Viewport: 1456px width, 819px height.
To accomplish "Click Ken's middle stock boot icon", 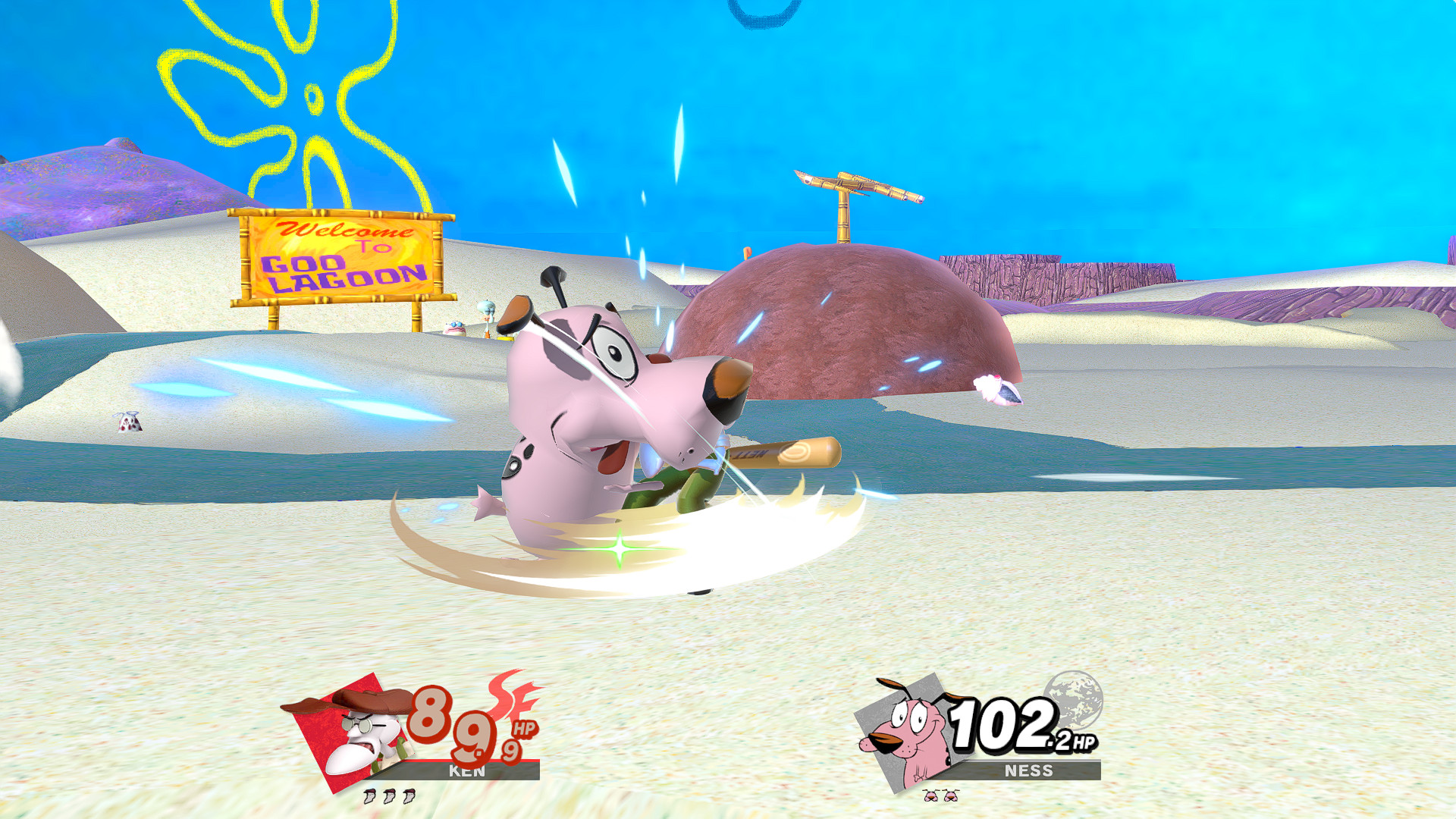I will tap(391, 798).
